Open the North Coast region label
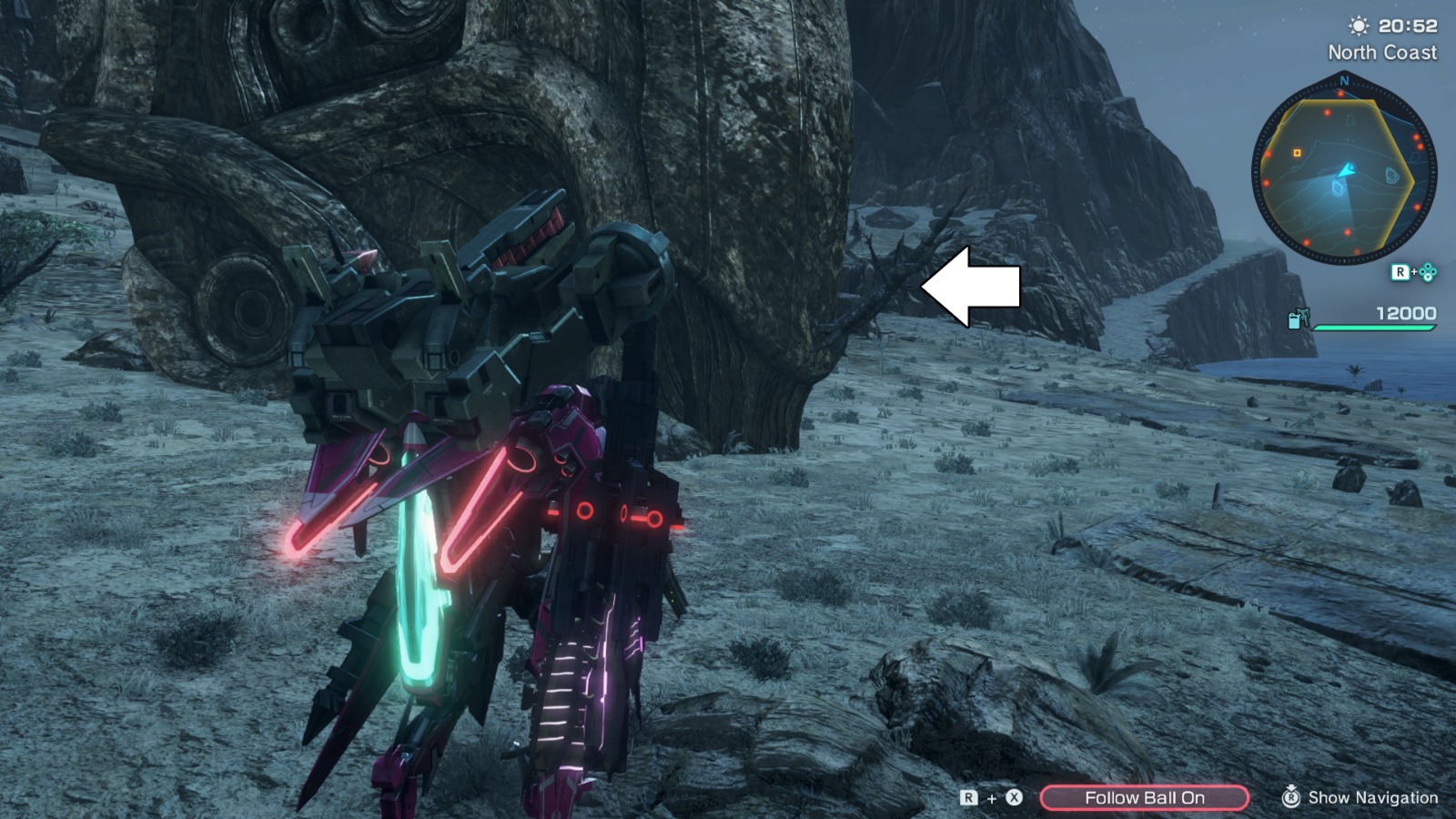Image resolution: width=1456 pixels, height=819 pixels. [1383, 53]
